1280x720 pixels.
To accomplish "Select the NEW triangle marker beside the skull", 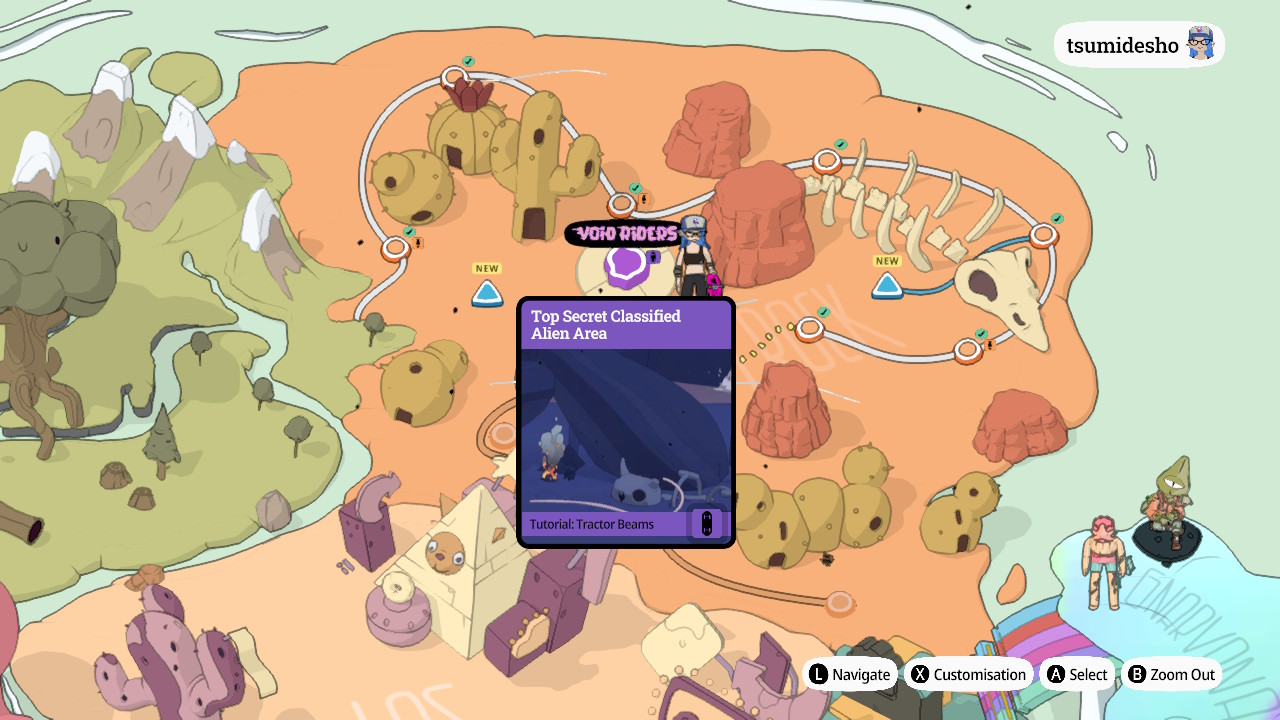I will (x=887, y=286).
